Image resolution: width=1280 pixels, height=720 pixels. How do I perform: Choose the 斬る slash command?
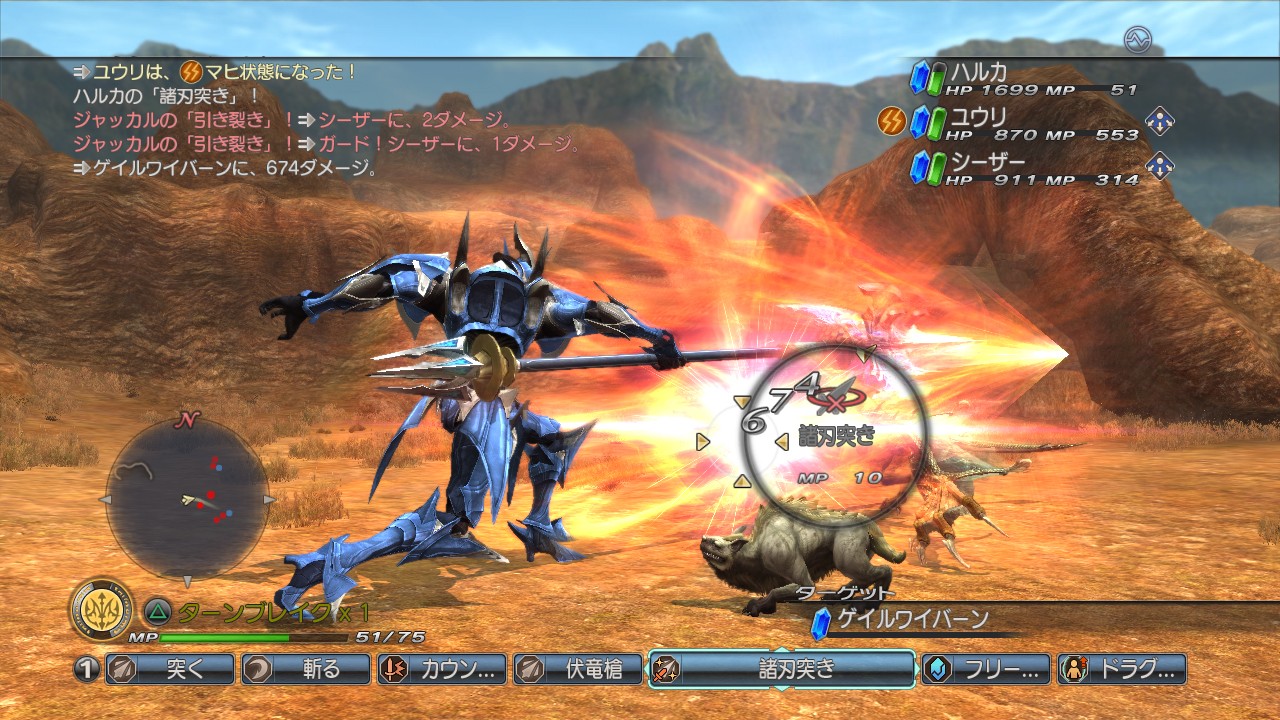[306, 669]
